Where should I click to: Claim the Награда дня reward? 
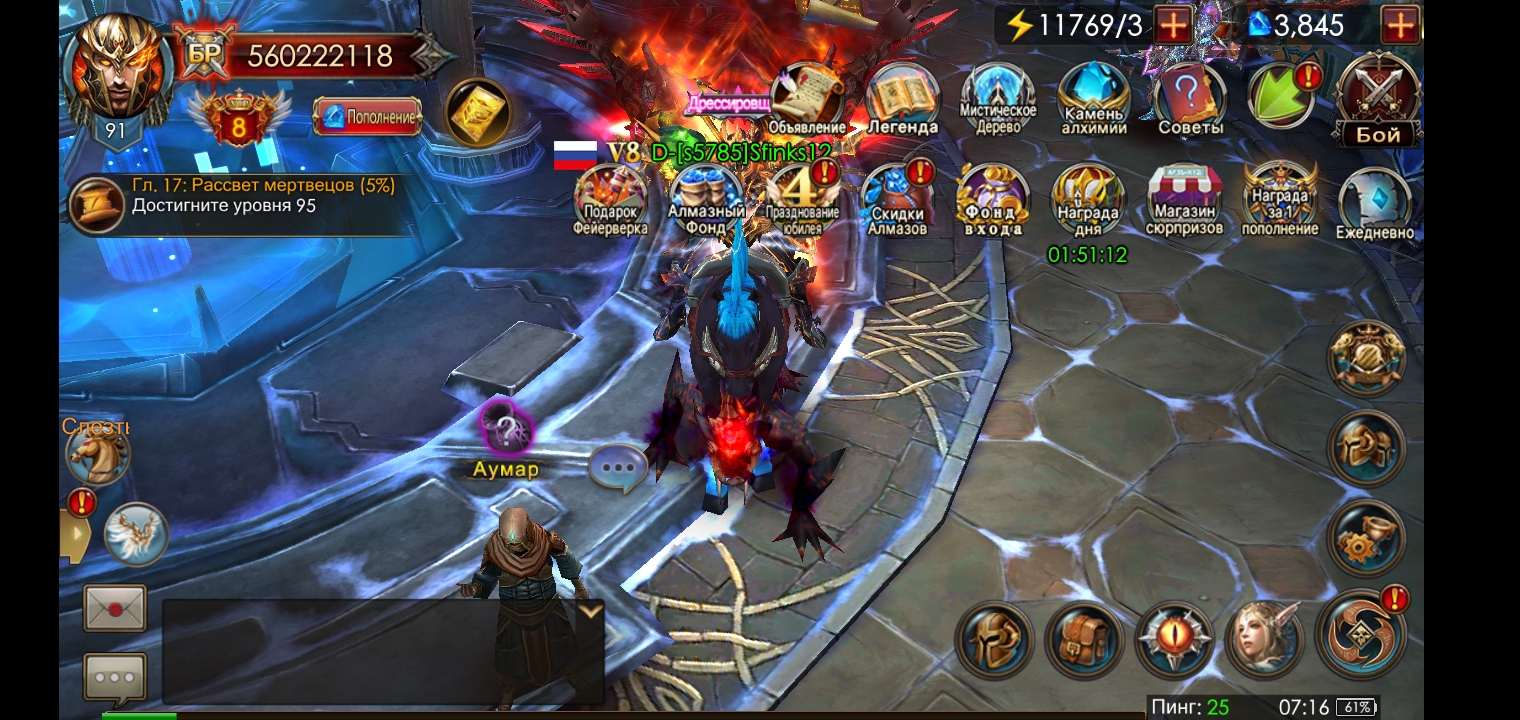[x=1088, y=200]
